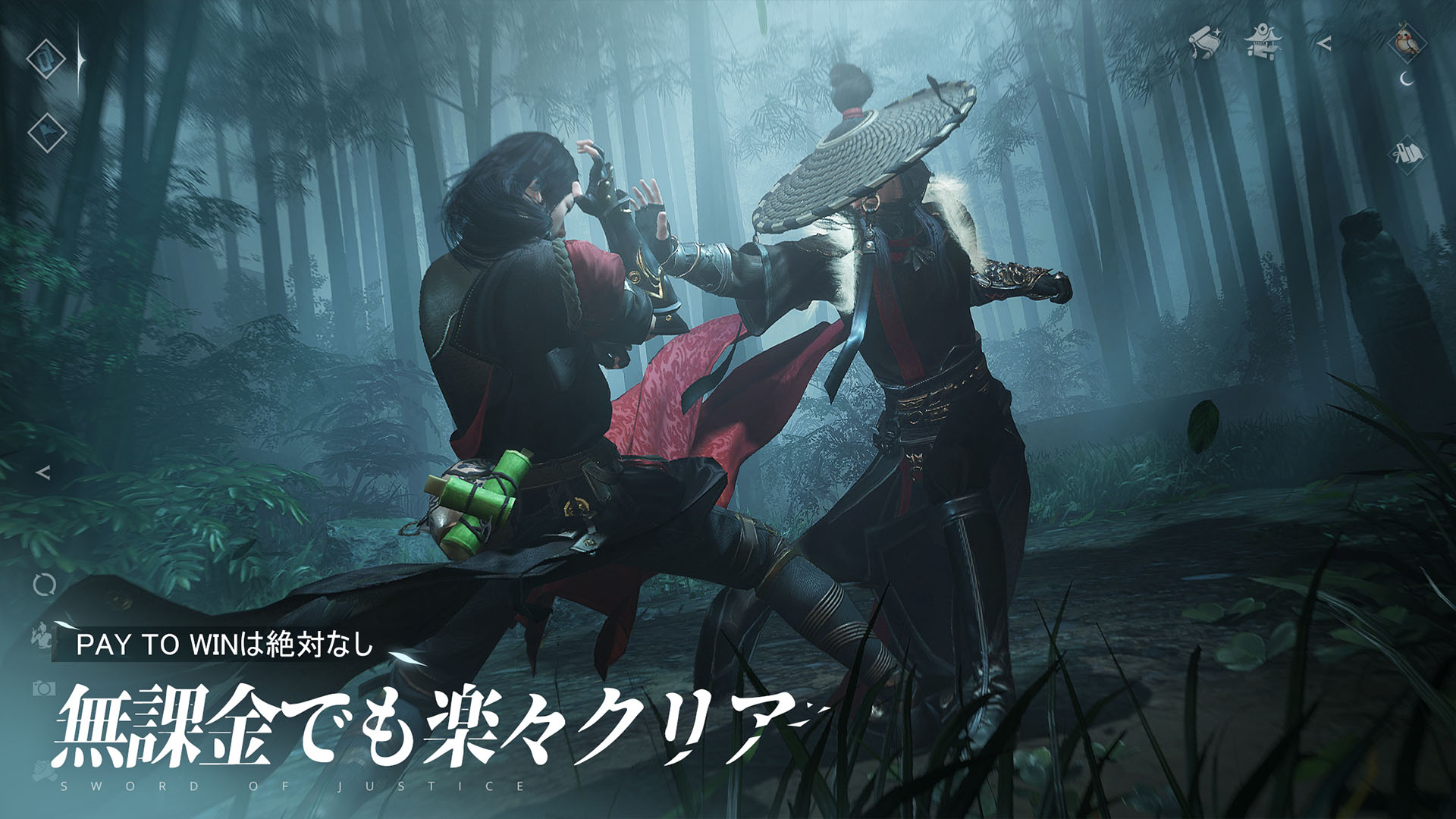Tap the sparkling scroll icon at top right
The image size is (1456, 819).
point(1206,42)
